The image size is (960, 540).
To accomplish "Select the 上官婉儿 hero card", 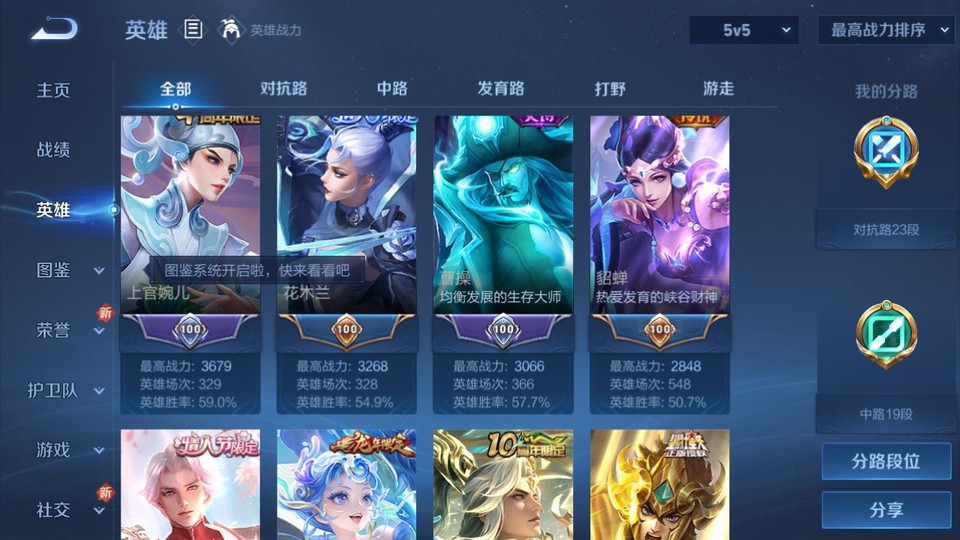I will [190, 215].
